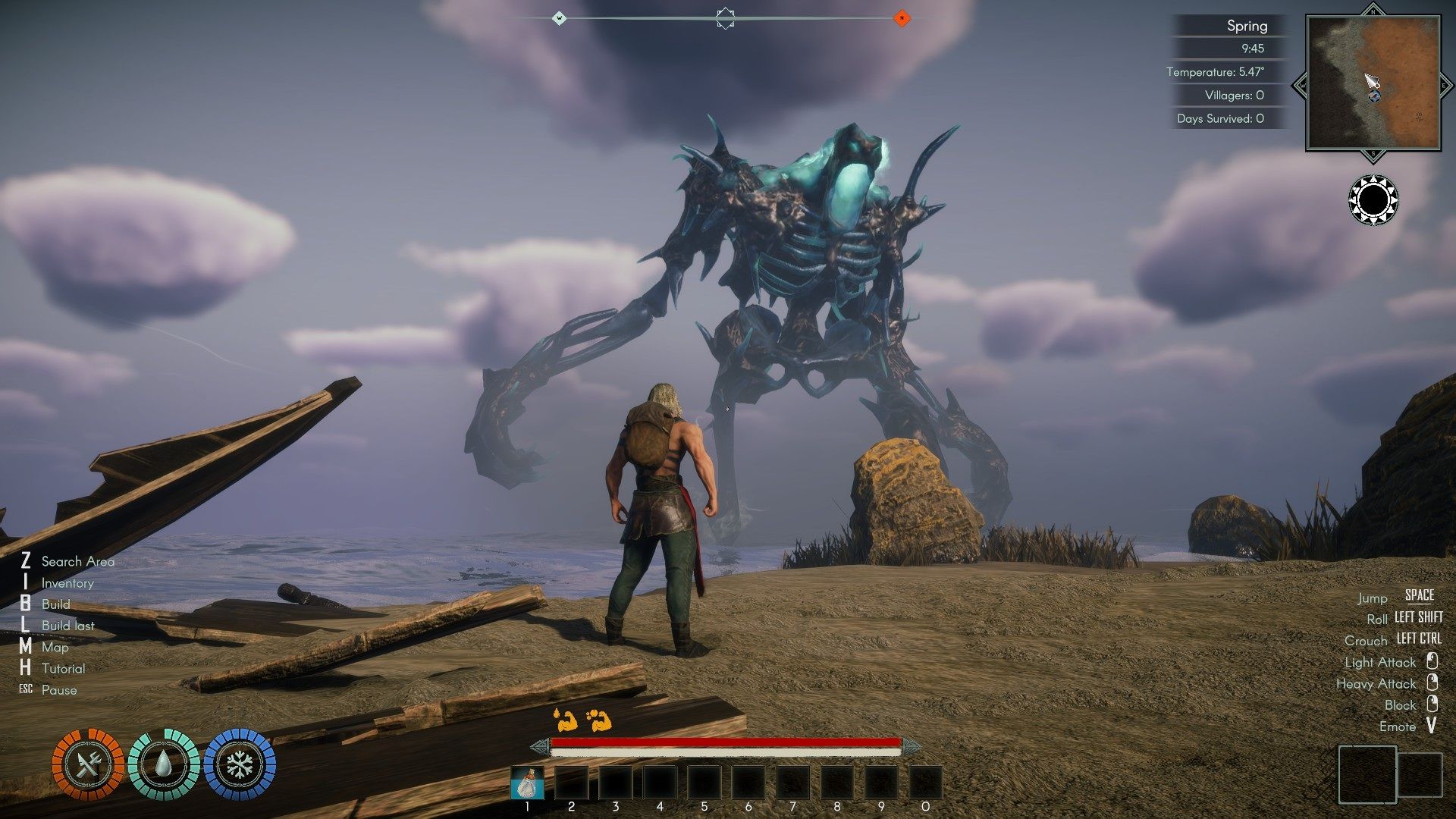Image resolution: width=1456 pixels, height=819 pixels.
Task: Click the orange hunger status icon
Action: [x=88, y=764]
